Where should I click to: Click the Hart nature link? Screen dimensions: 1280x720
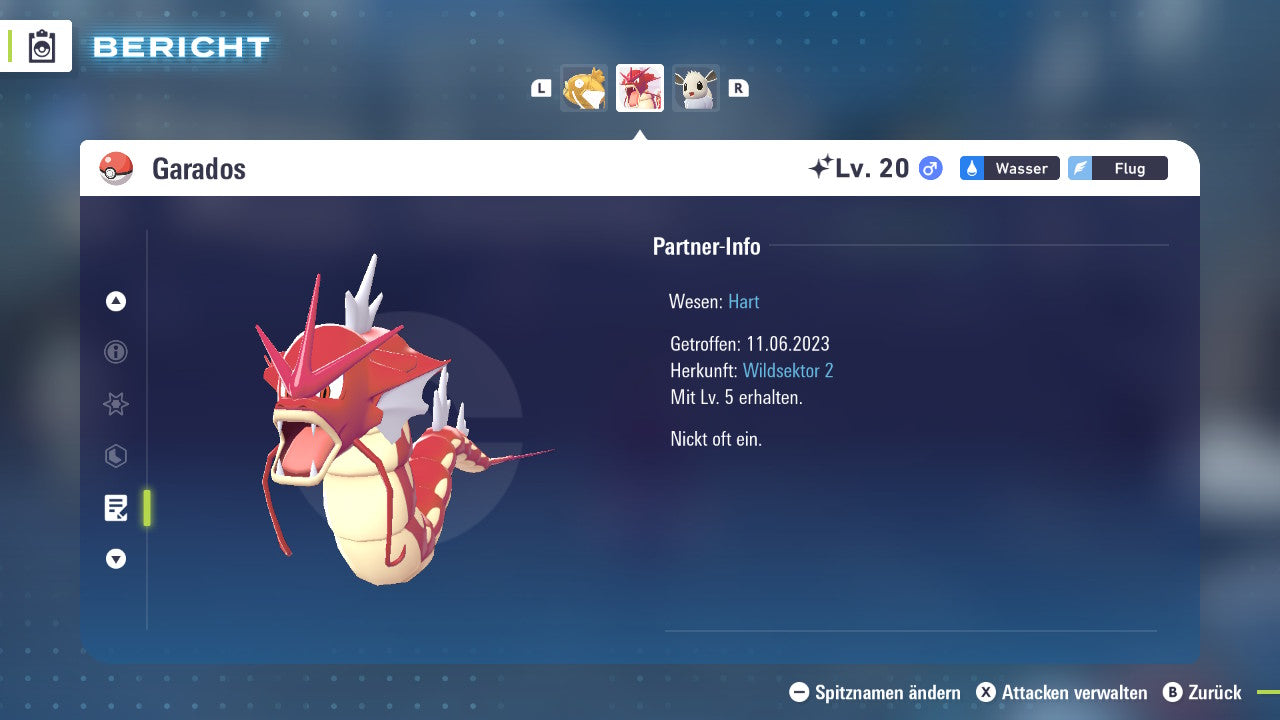pyautogui.click(x=743, y=301)
